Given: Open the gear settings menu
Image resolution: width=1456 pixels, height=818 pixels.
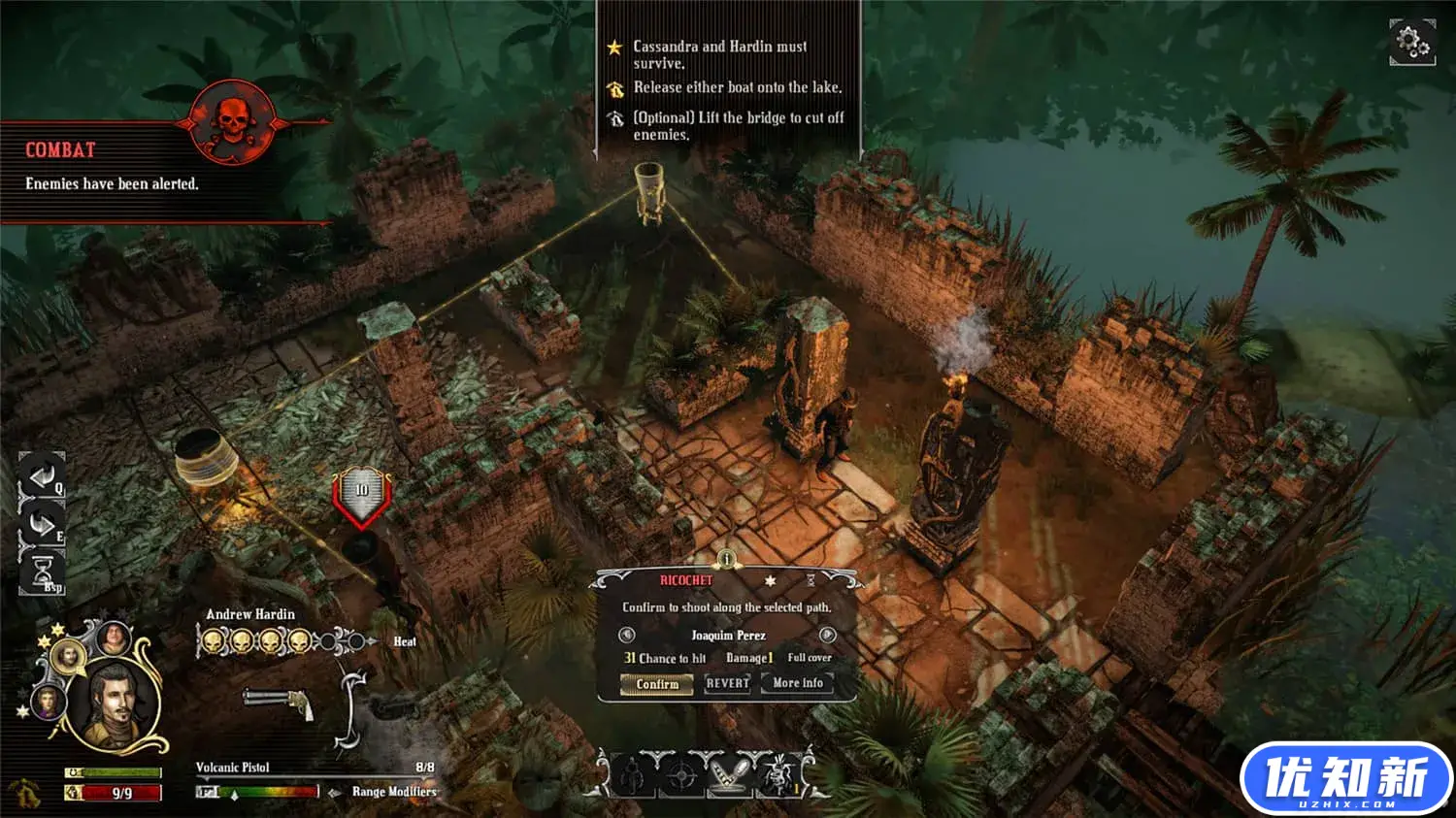Looking at the screenshot, I should click(x=1411, y=43).
